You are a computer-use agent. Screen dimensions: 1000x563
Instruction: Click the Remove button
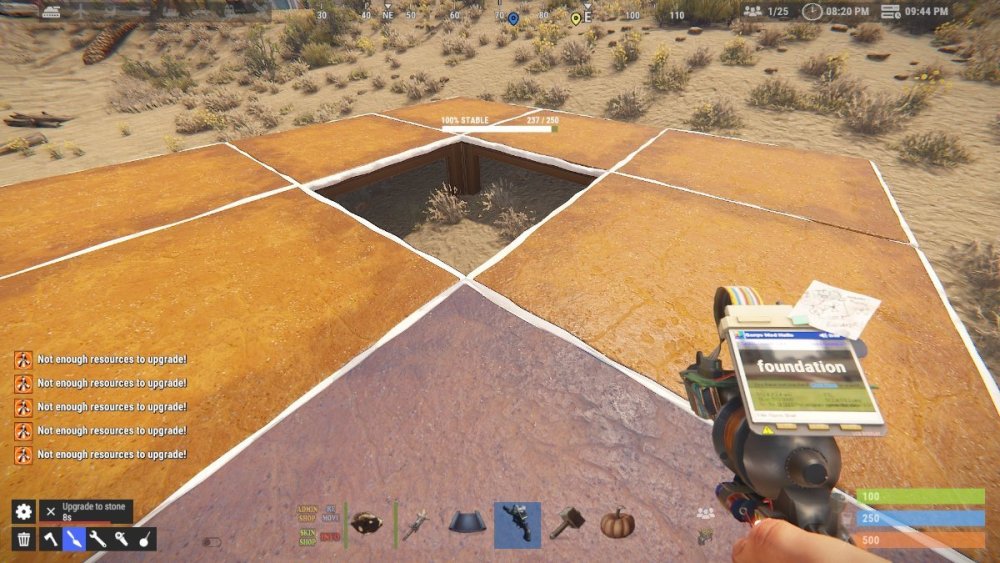tap(331, 512)
